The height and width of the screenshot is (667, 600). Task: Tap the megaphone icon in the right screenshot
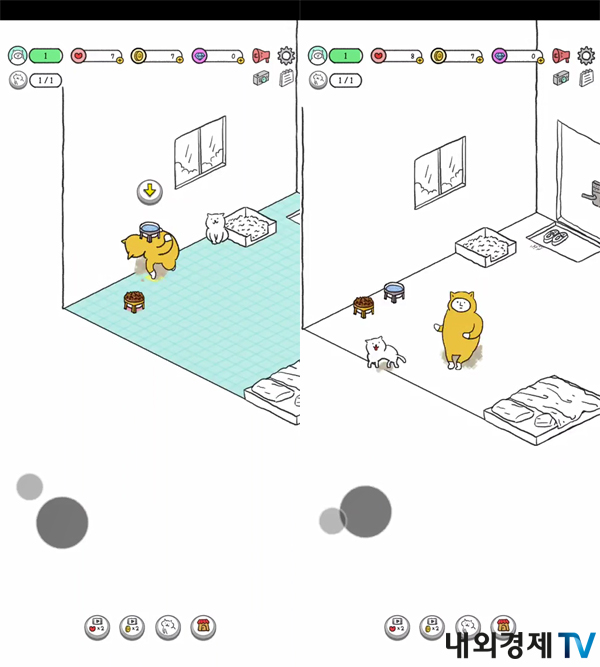point(562,56)
